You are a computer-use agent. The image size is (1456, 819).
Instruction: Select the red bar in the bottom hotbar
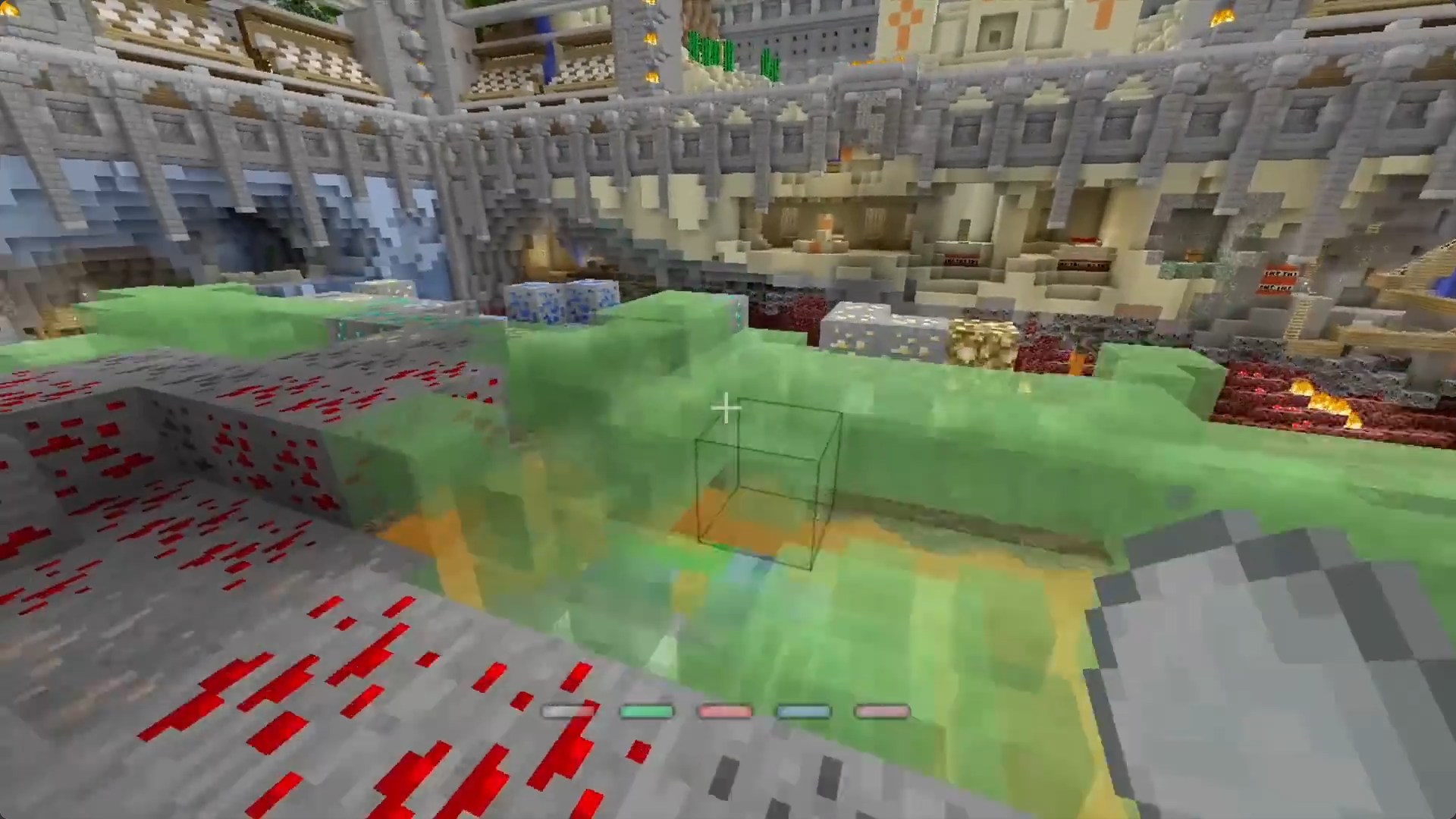click(726, 711)
